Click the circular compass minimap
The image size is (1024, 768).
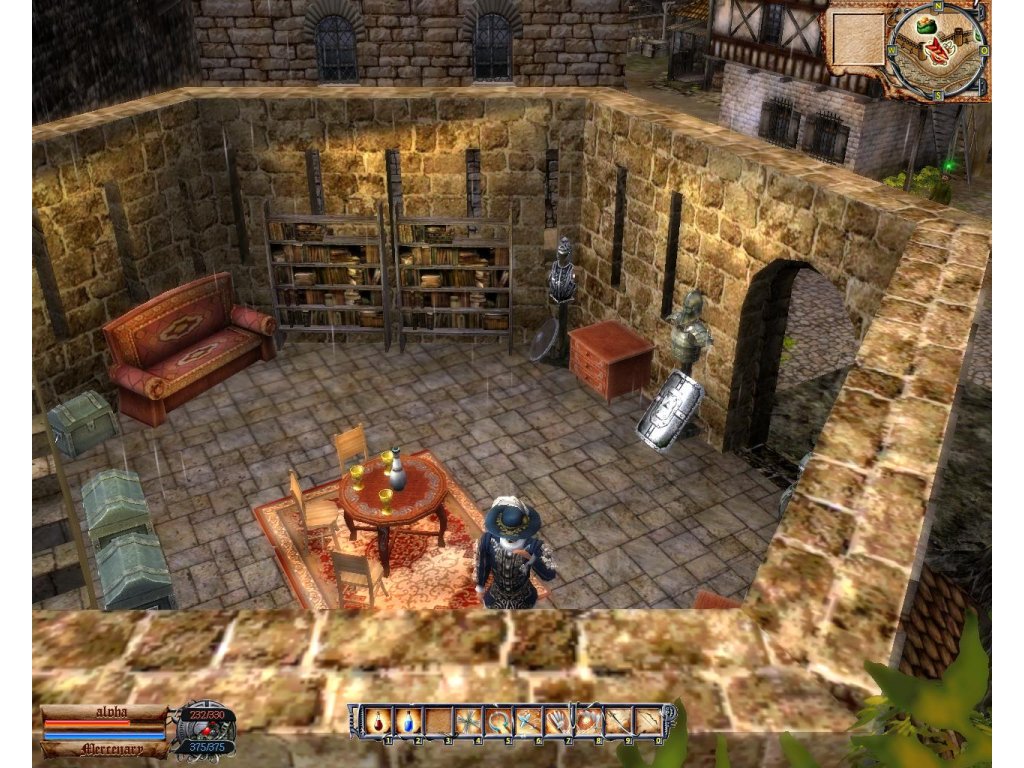(x=937, y=50)
